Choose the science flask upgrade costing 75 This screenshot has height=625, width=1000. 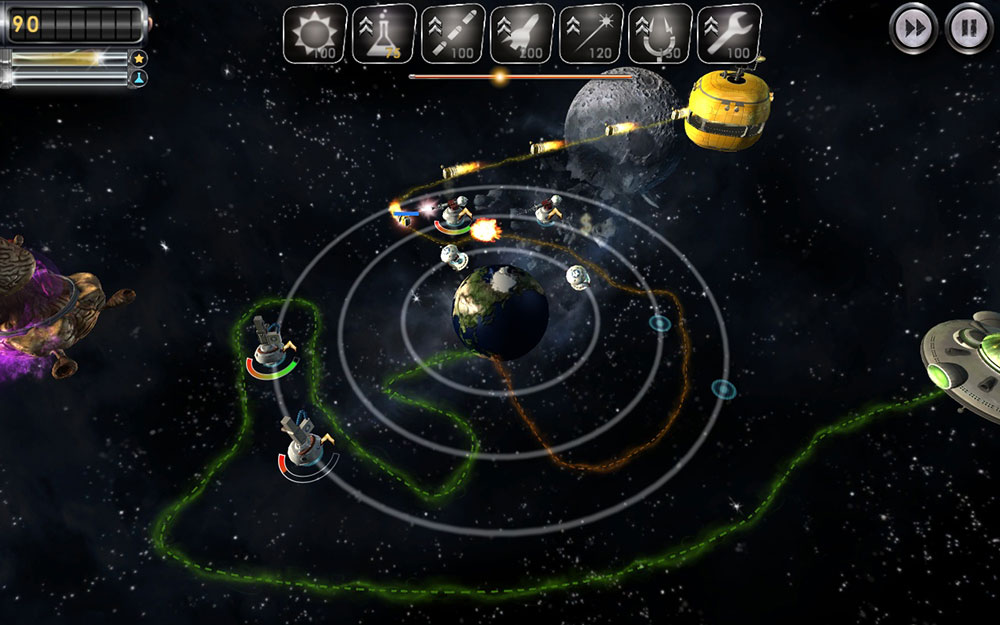pyautogui.click(x=384, y=34)
